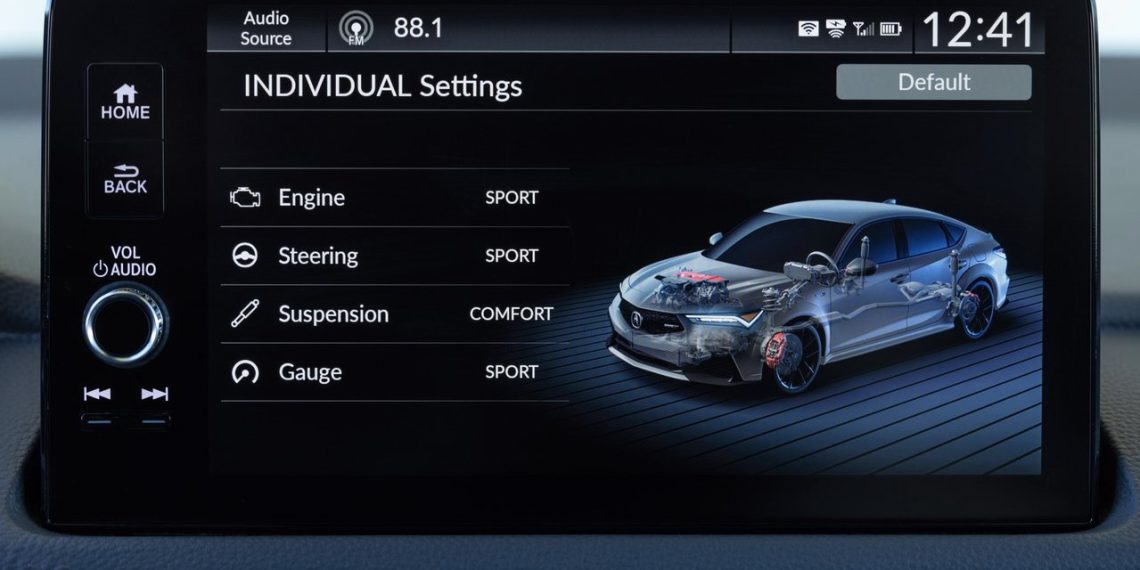
Task: Tap the HOME button
Action: 124,102
